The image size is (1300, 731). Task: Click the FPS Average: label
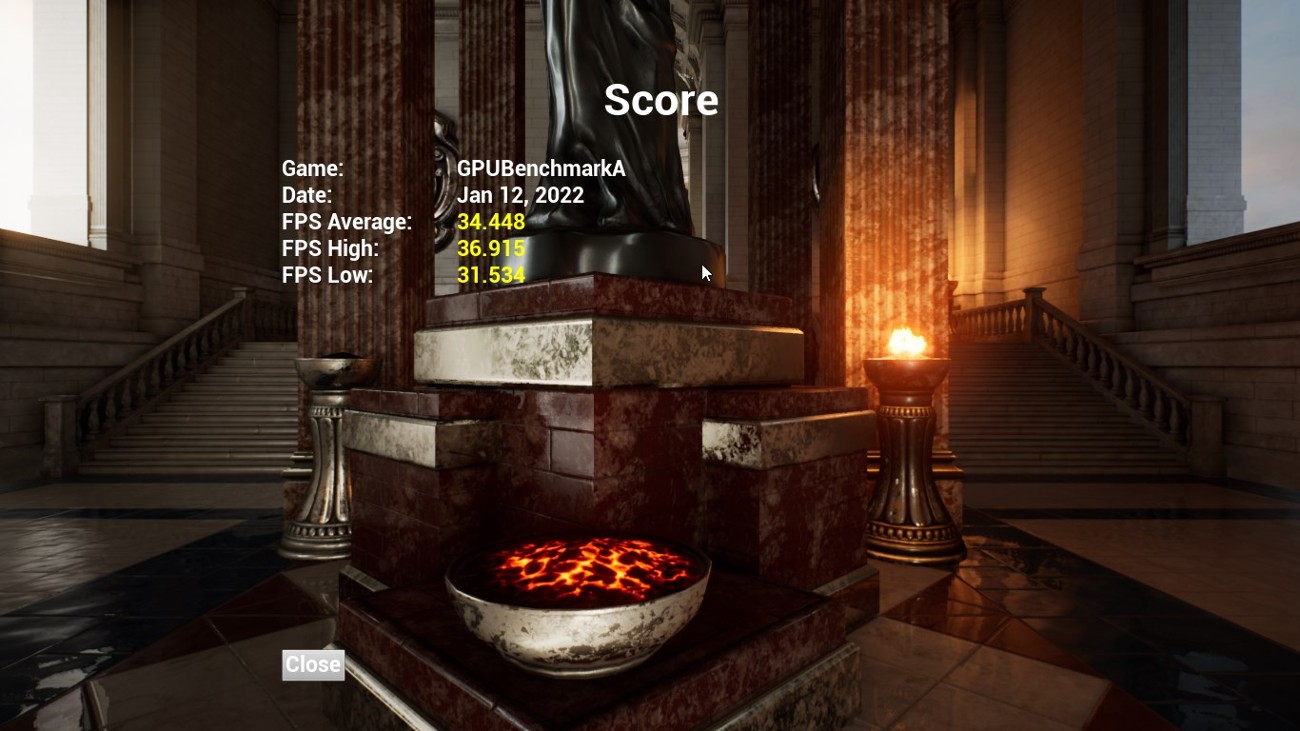346,221
